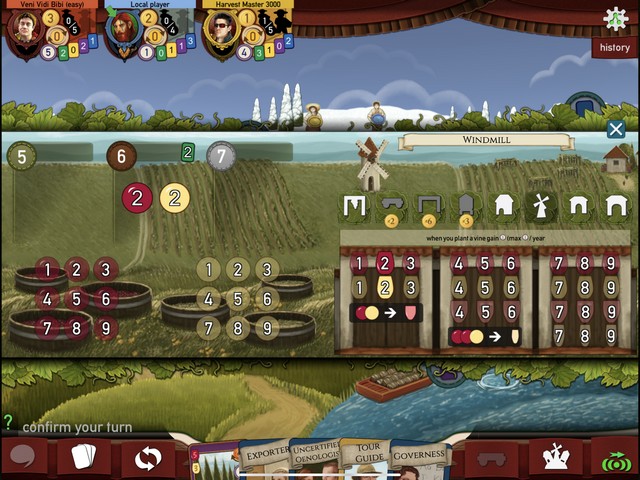640x480 pixels.
Task: Open the settings gear menu
Action: click(616, 17)
